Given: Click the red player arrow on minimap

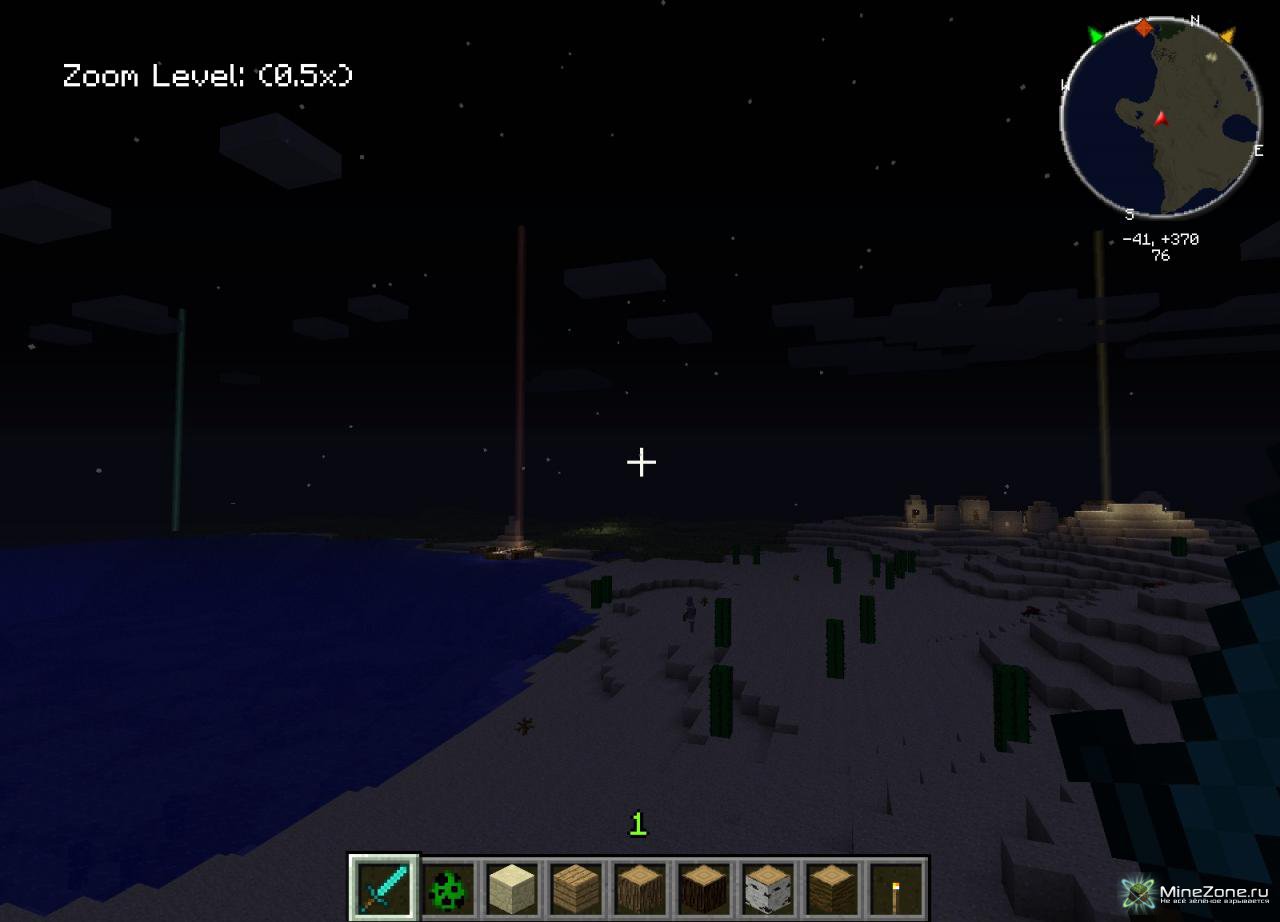Looking at the screenshot, I should click(x=1161, y=119).
